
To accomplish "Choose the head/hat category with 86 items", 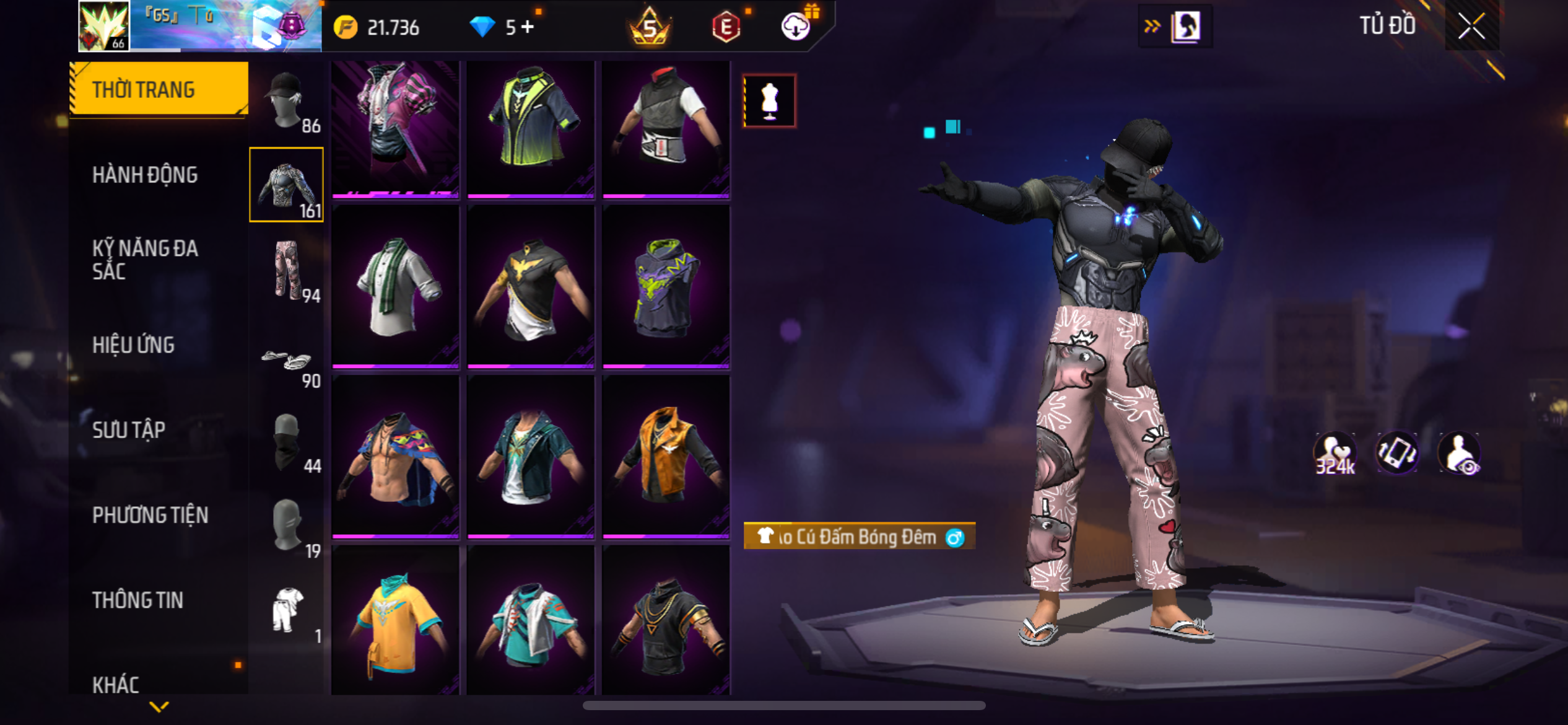I will [x=286, y=101].
